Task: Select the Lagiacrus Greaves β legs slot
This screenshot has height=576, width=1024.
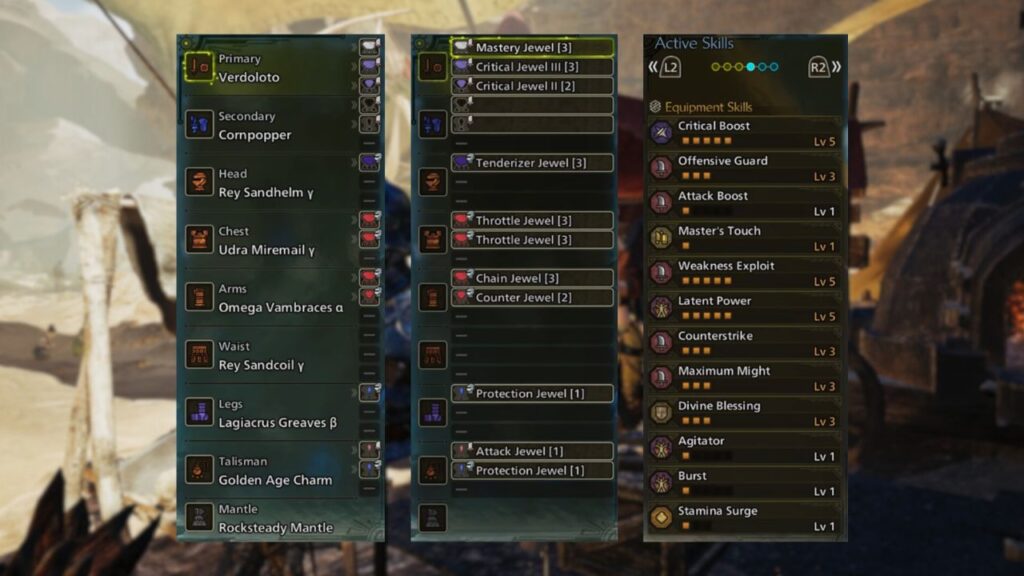Action: click(268, 413)
